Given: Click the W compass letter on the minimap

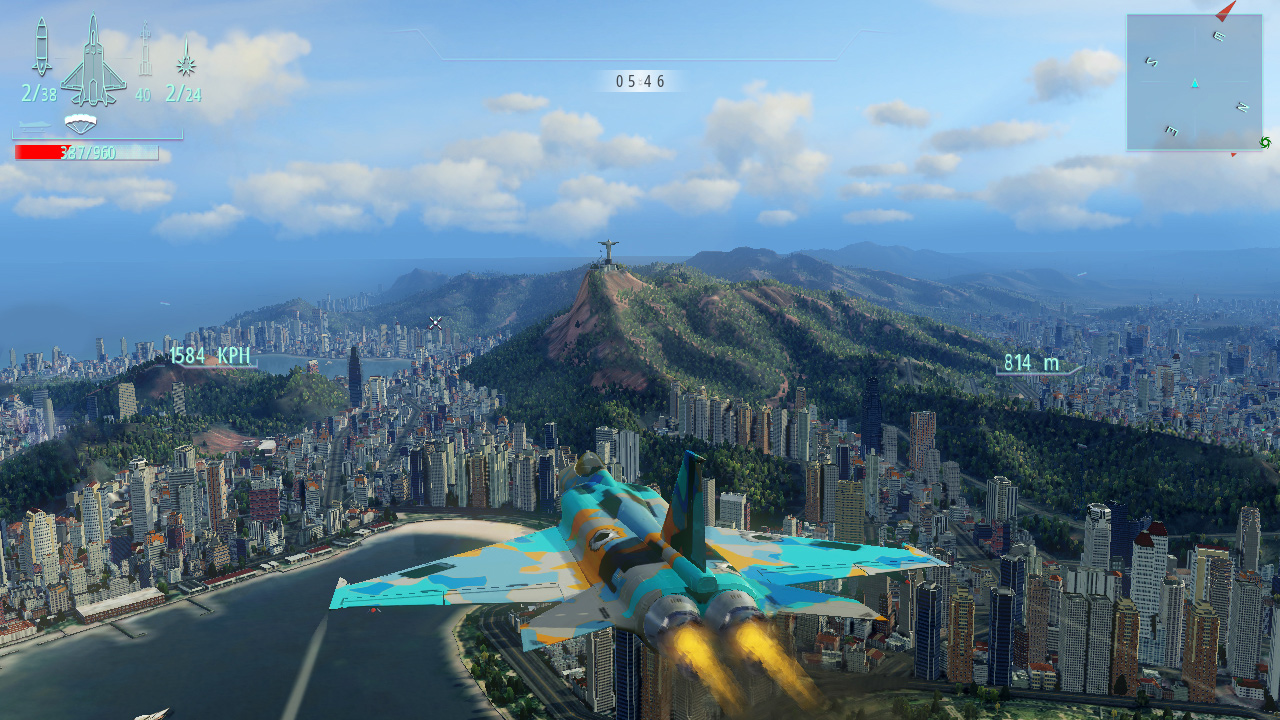Looking at the screenshot, I should (x=1171, y=129).
